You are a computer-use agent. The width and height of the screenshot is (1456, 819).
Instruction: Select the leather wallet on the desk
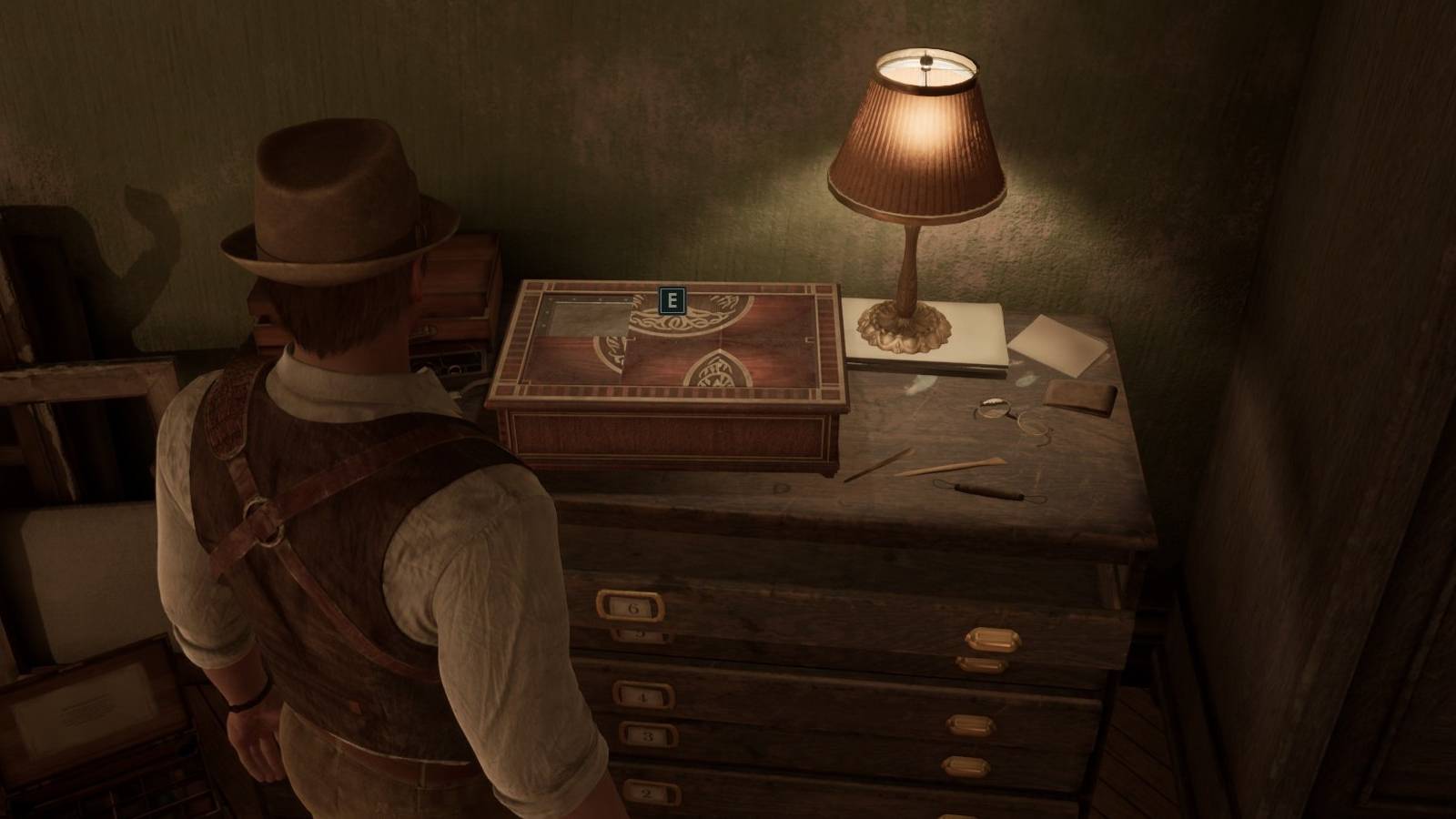click(x=1078, y=398)
